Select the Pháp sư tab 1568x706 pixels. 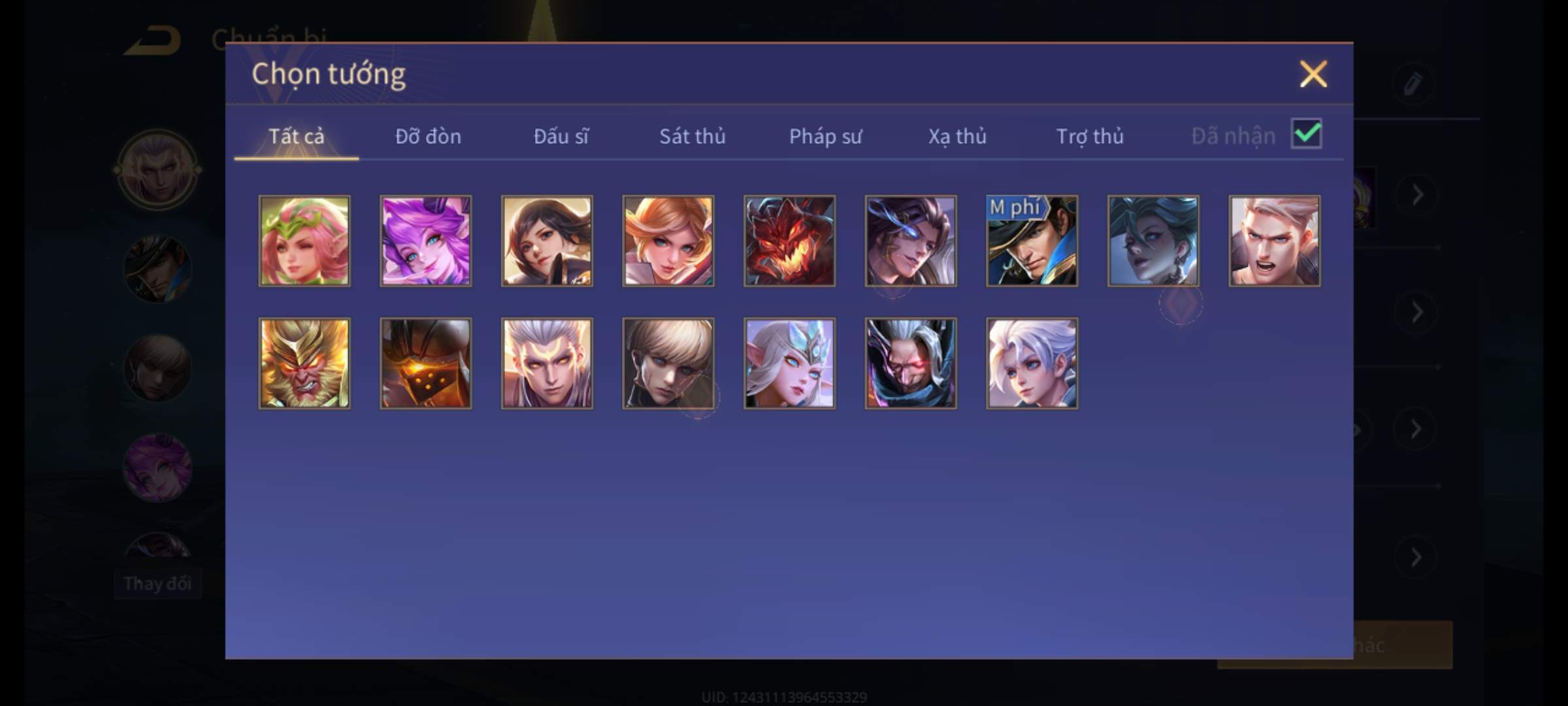coord(825,136)
